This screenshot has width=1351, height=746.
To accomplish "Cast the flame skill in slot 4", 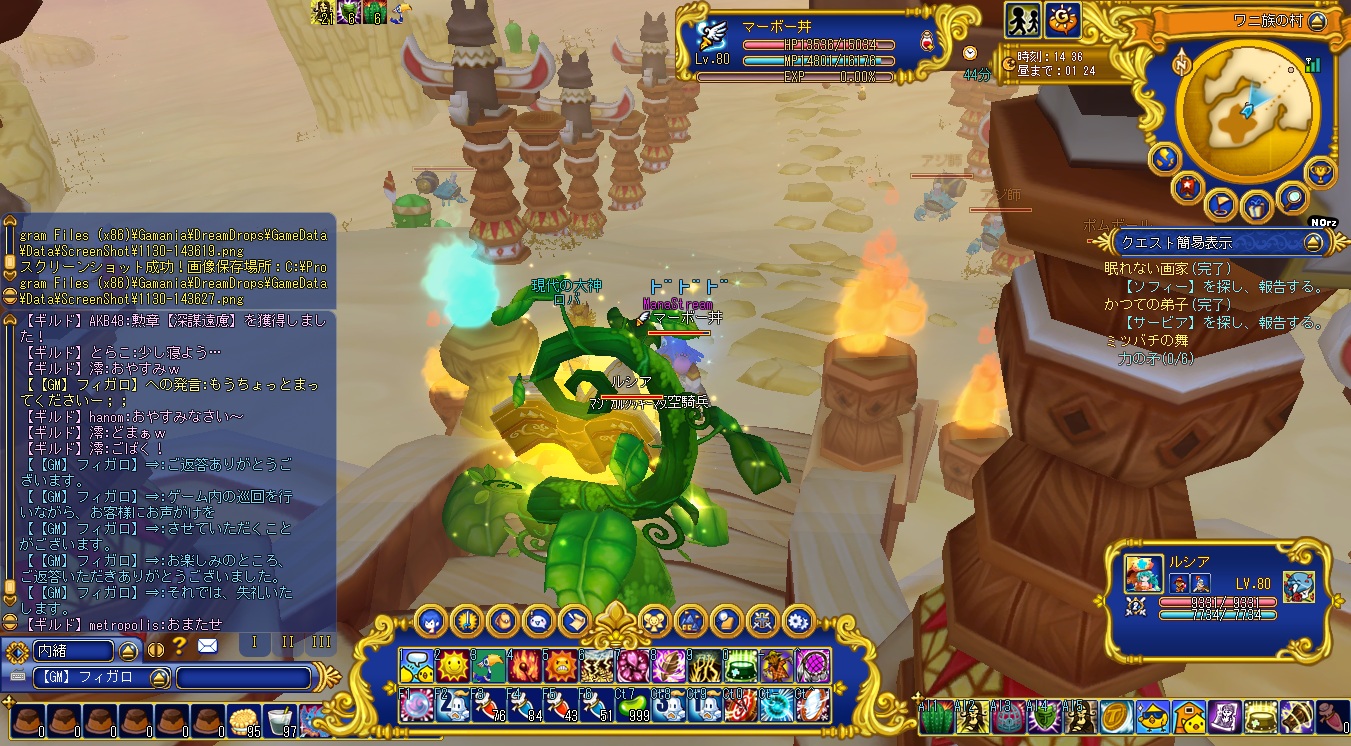I will [525, 665].
